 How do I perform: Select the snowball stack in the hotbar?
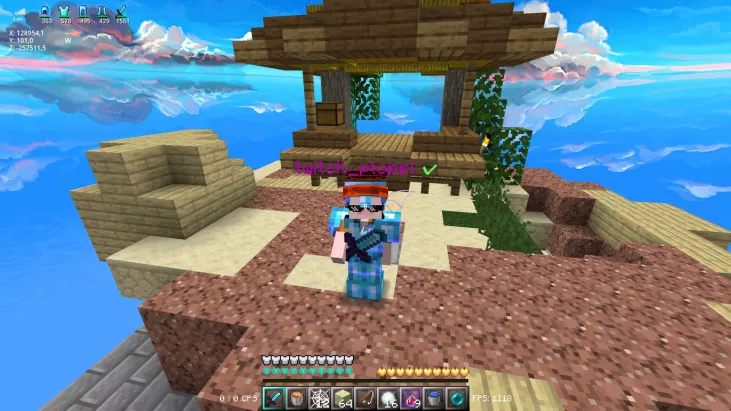(389, 398)
